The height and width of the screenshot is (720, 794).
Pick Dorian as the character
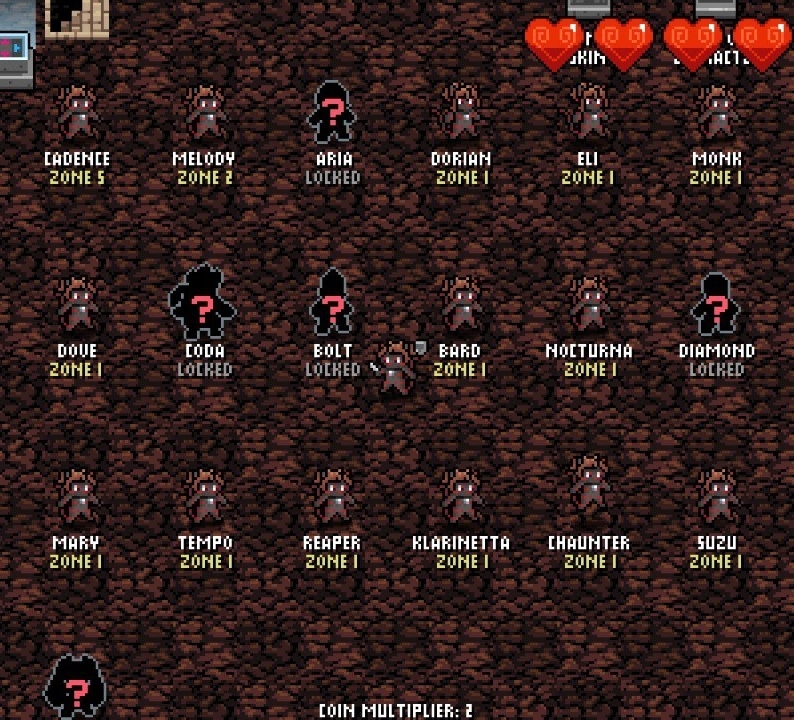click(x=461, y=113)
